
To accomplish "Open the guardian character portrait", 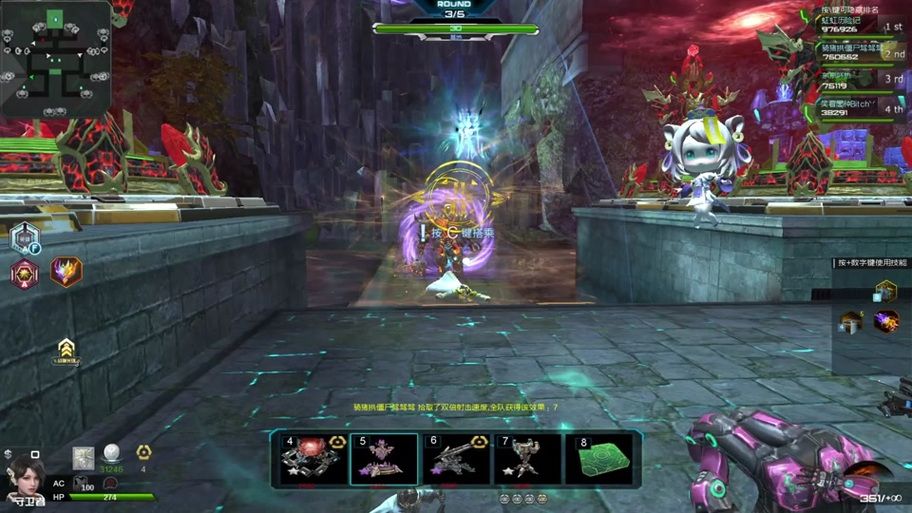I will 24,476.
